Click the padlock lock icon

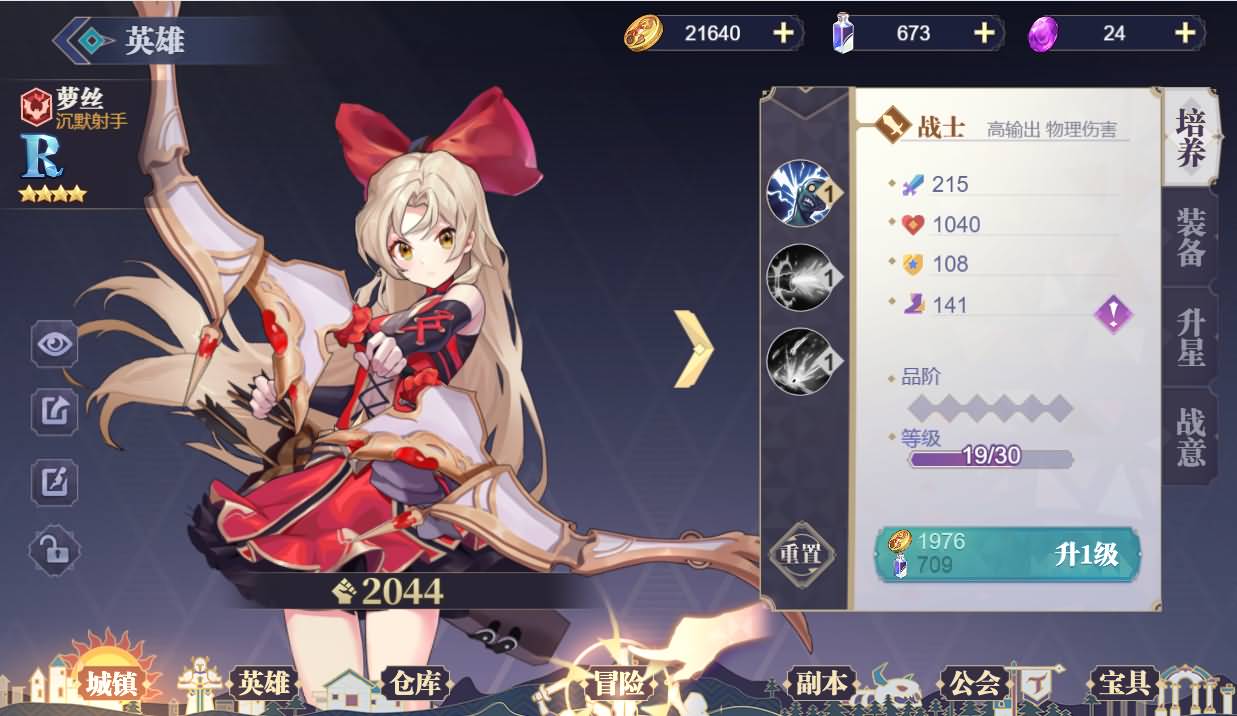(x=54, y=549)
